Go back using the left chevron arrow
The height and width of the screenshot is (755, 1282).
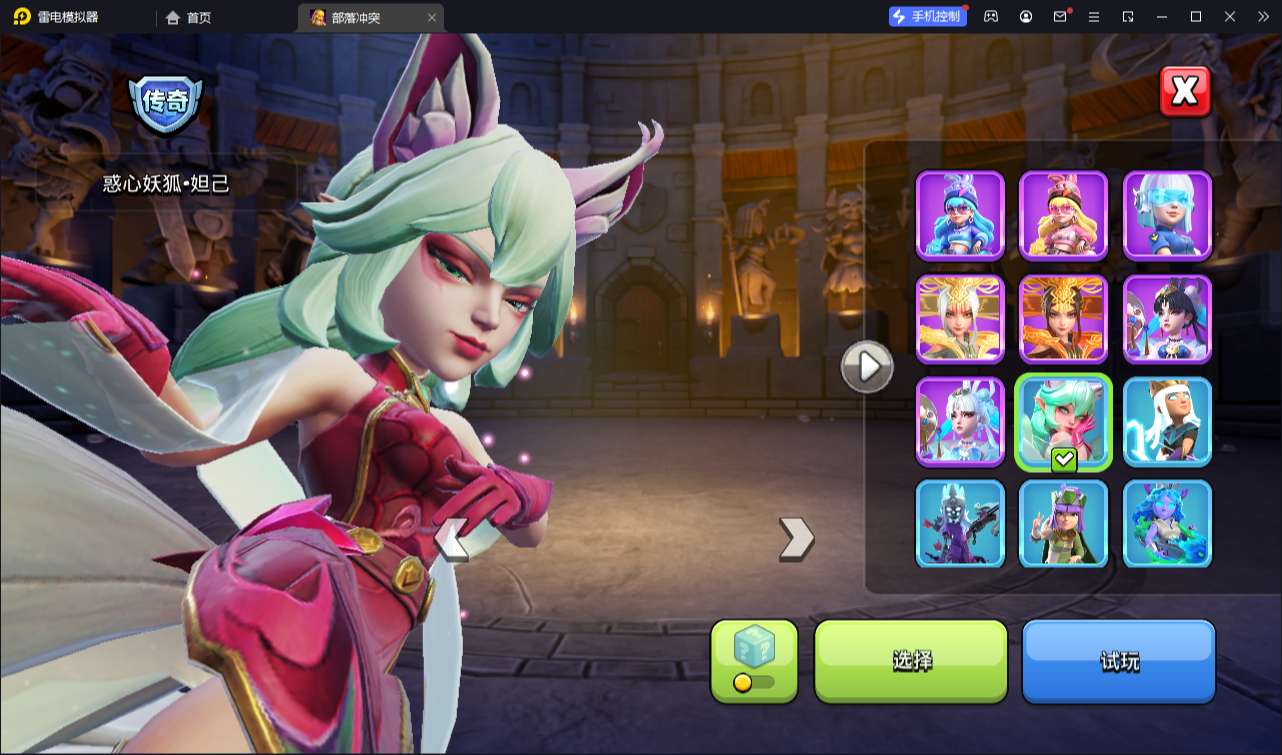coord(452,539)
